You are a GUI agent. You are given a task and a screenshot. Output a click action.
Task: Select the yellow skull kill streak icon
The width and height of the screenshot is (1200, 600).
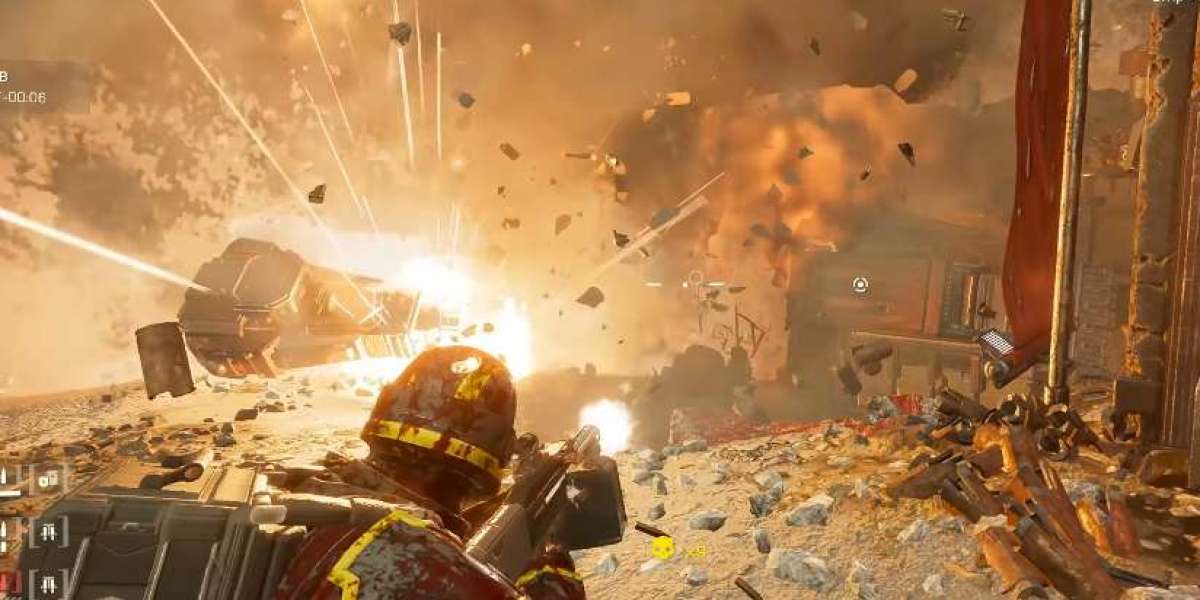662,547
